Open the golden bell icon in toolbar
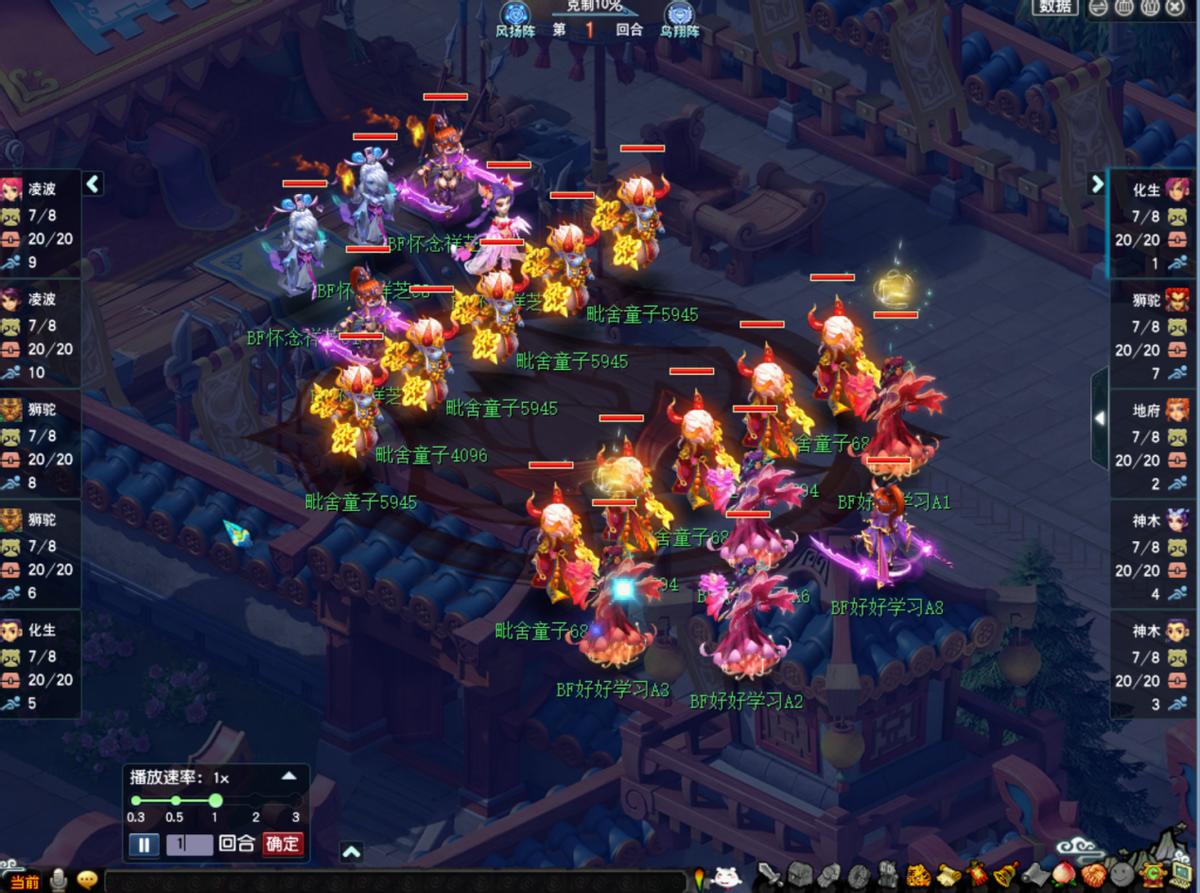The height and width of the screenshot is (893, 1200). click(x=1005, y=876)
